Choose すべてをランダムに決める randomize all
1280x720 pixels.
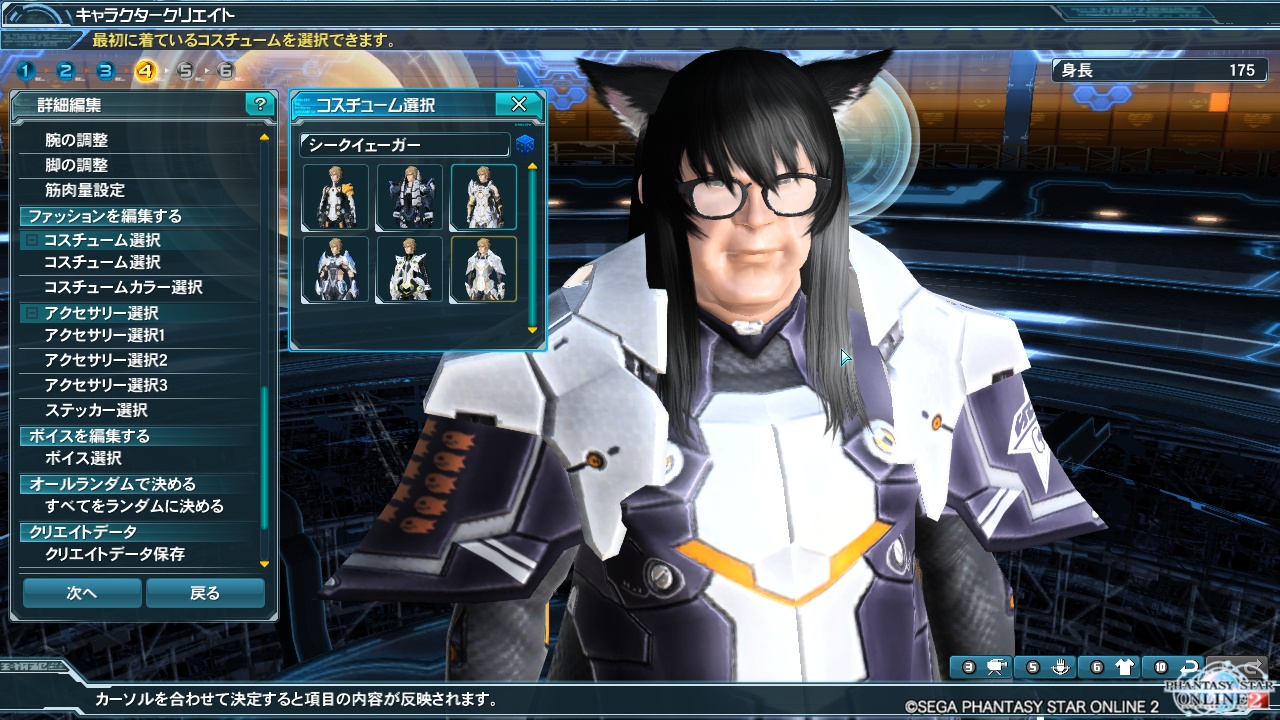tap(134, 506)
